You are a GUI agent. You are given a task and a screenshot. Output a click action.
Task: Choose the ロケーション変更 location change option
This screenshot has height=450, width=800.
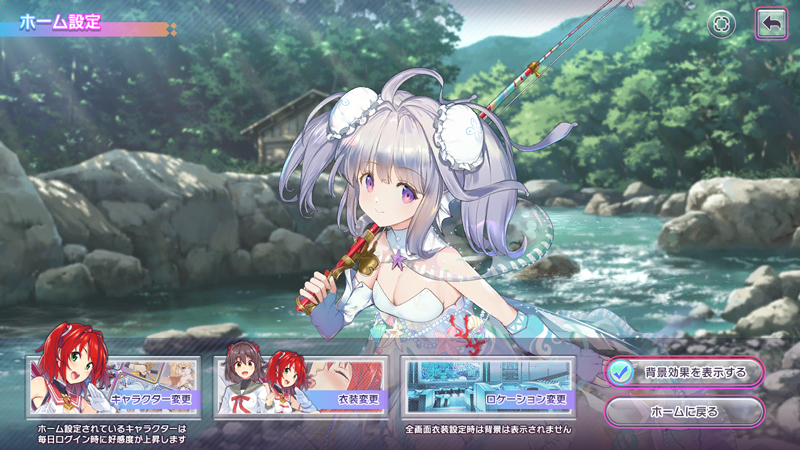pyautogui.click(x=487, y=387)
